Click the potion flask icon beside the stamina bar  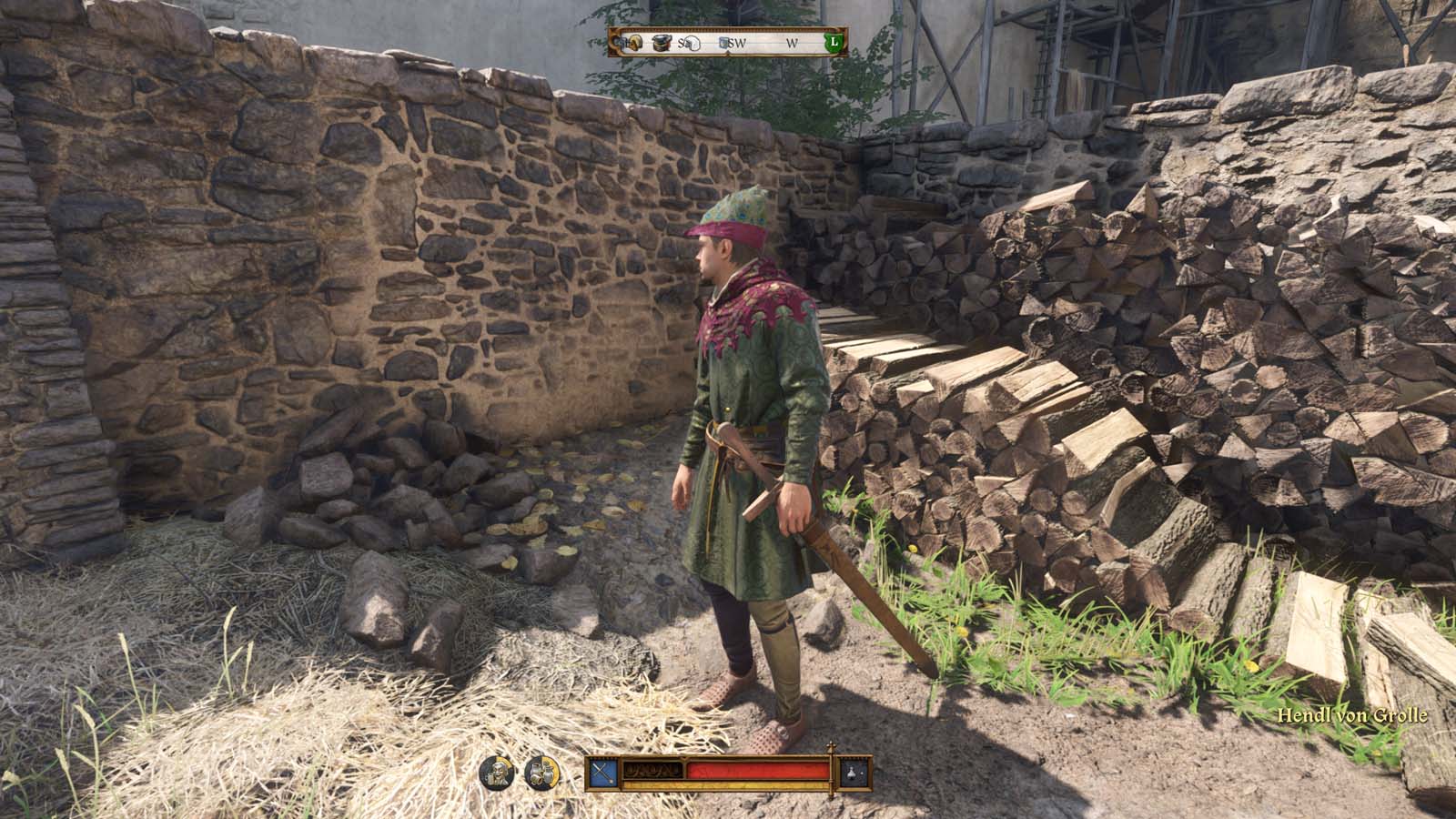[852, 772]
